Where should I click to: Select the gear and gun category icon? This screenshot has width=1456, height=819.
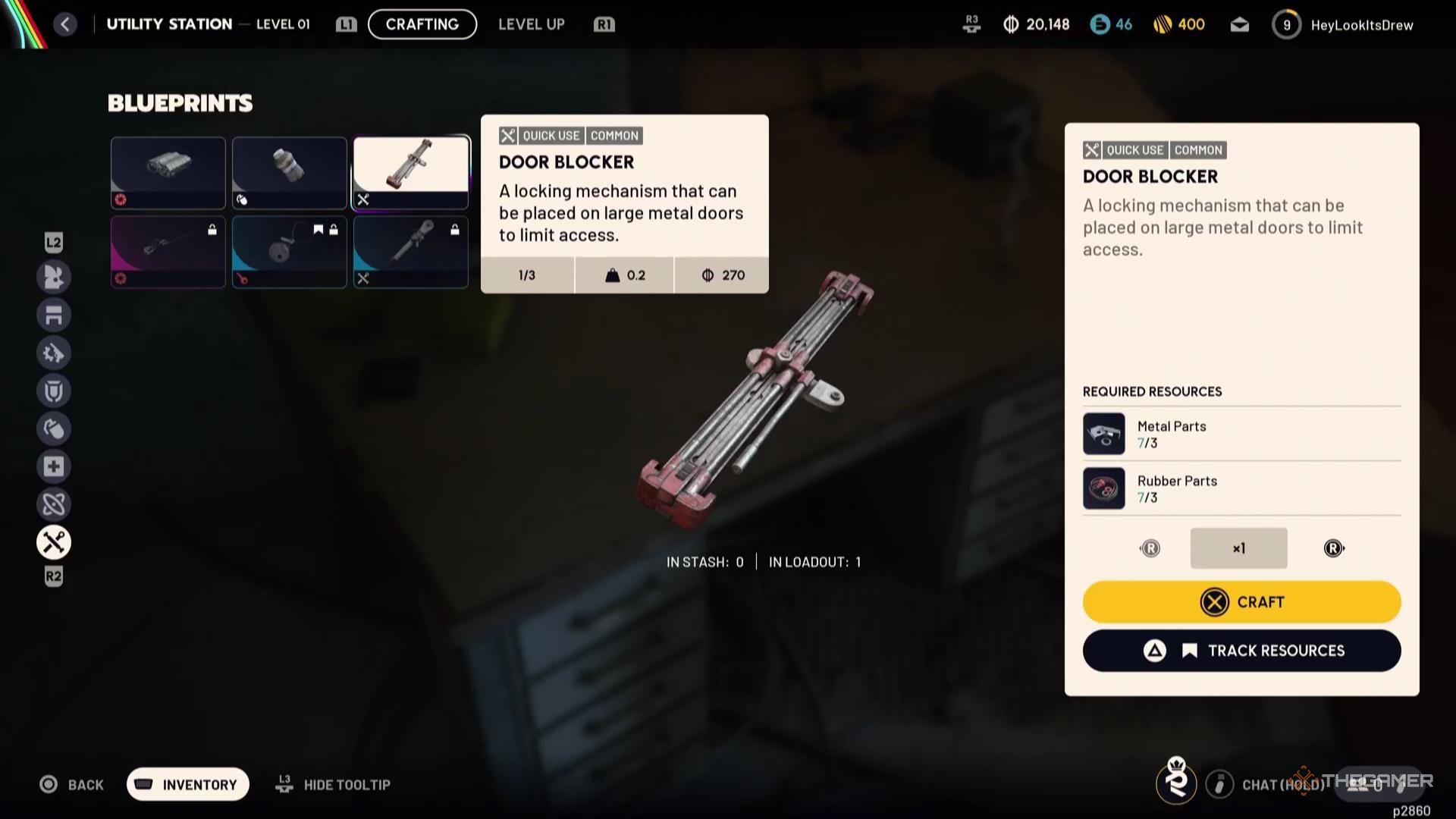pos(54,353)
